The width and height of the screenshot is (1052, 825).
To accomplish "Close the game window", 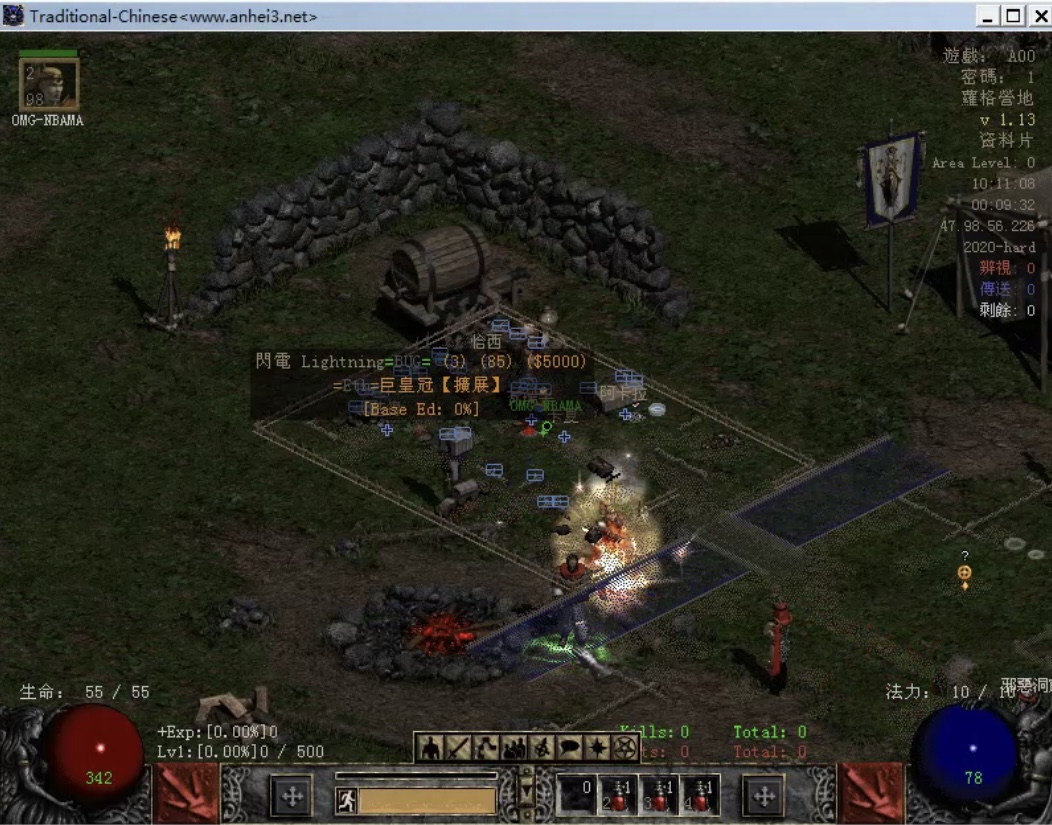I will (x=1037, y=16).
